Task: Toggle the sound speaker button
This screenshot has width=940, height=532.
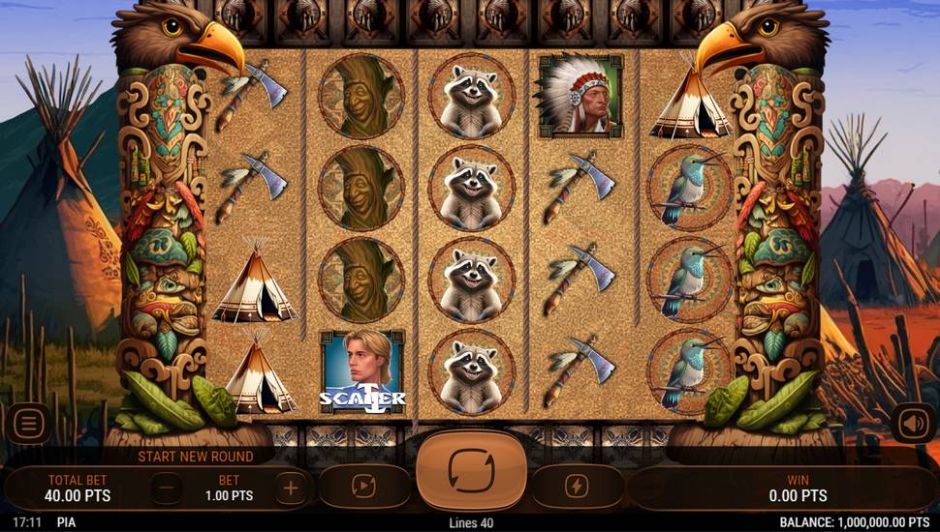Action: tap(912, 423)
